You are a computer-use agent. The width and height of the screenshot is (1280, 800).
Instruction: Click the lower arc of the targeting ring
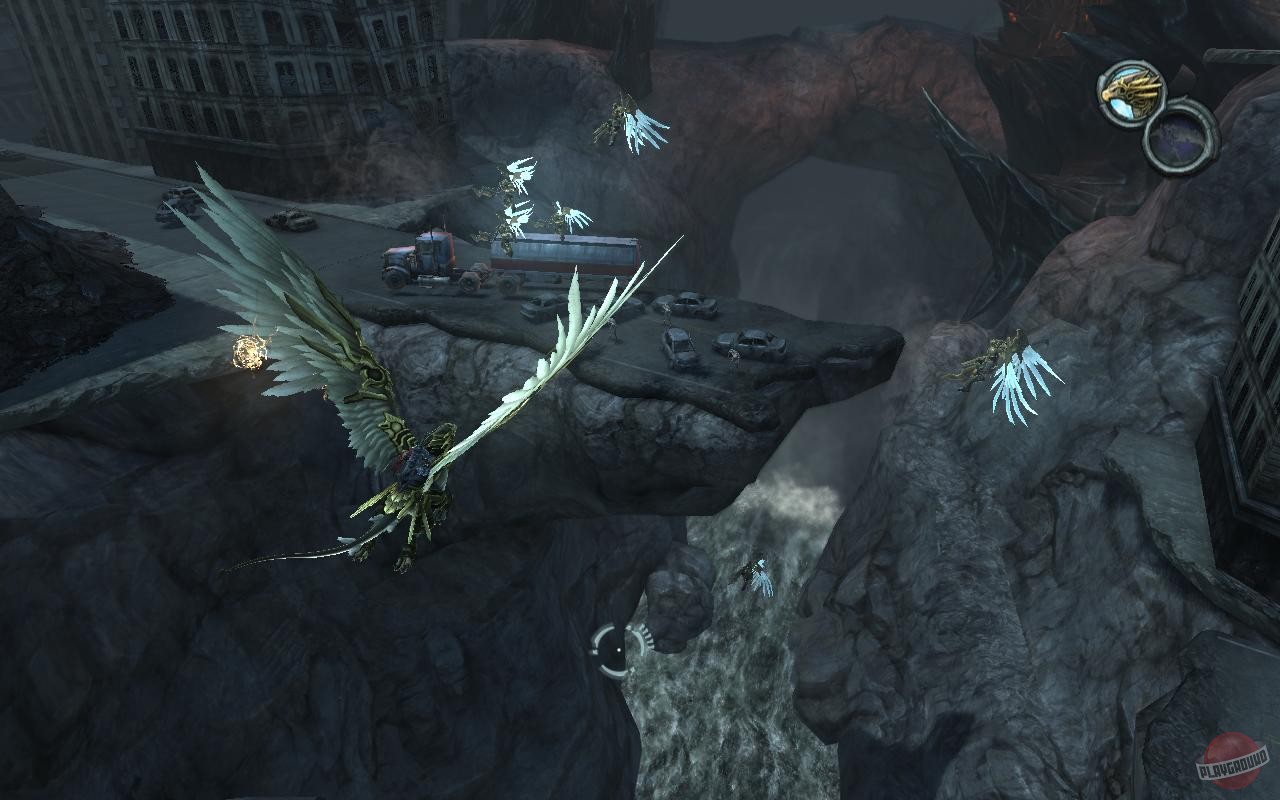[612, 674]
